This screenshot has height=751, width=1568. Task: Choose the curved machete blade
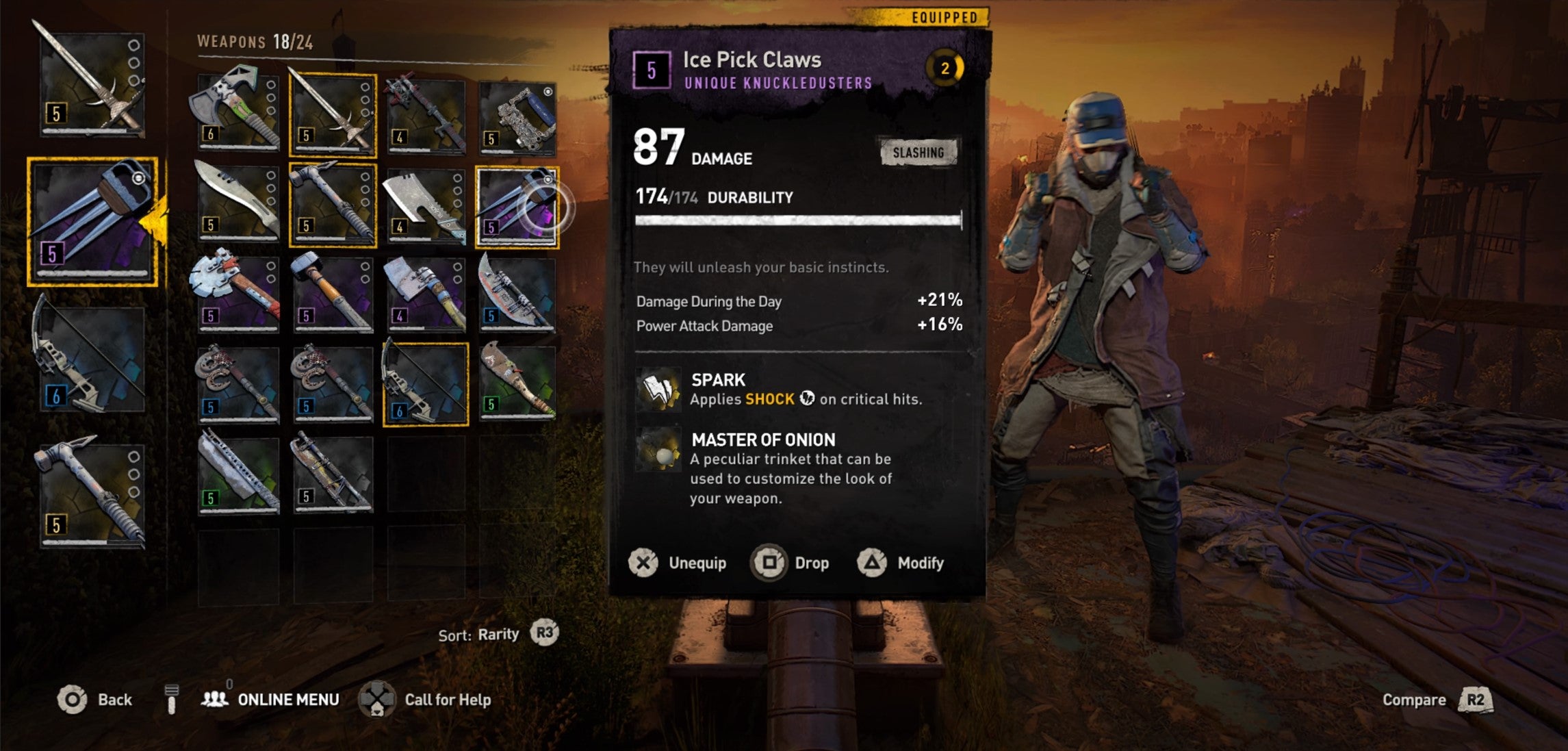[237, 202]
